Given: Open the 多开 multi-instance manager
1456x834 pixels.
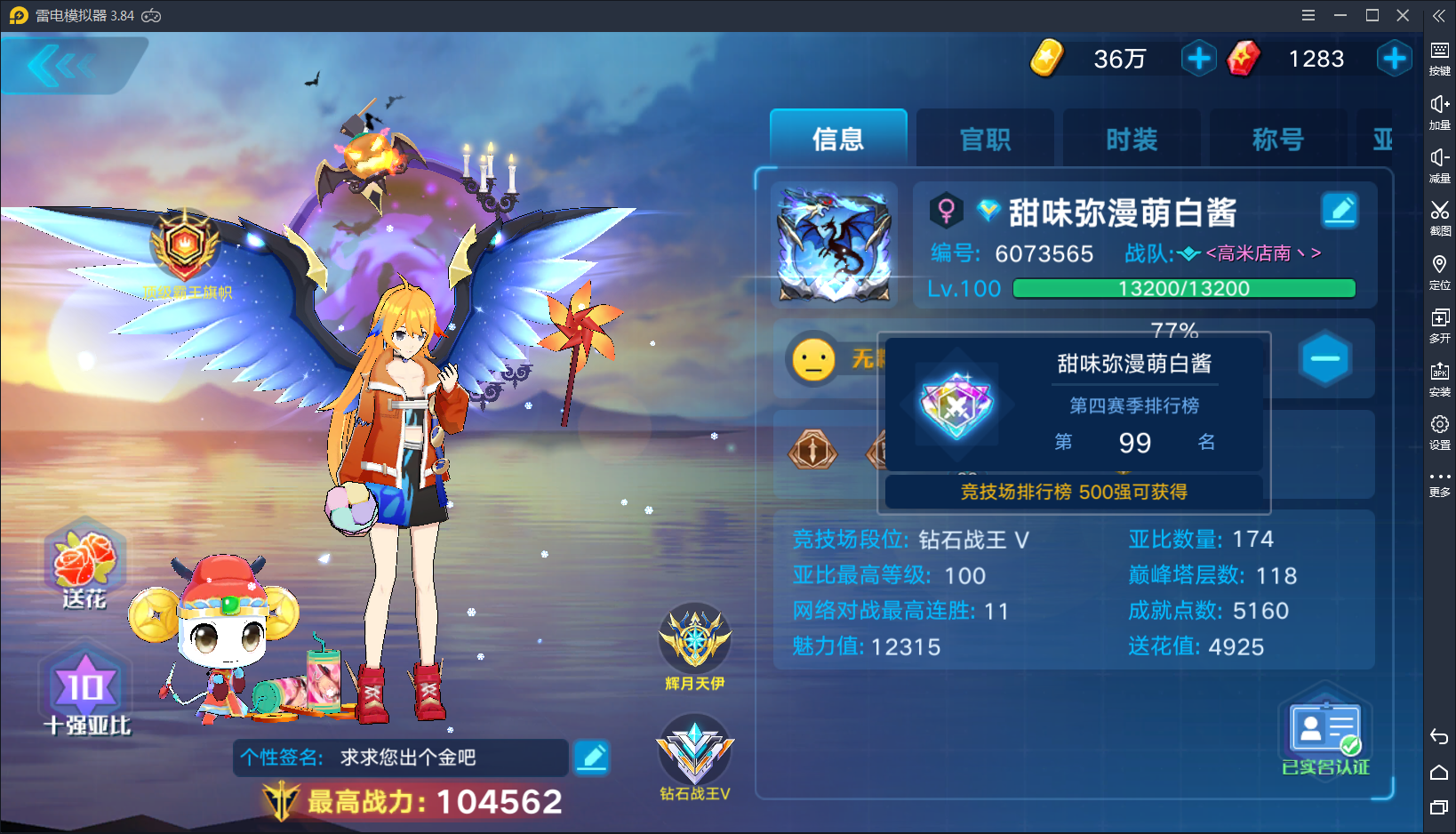Looking at the screenshot, I should [x=1440, y=321].
